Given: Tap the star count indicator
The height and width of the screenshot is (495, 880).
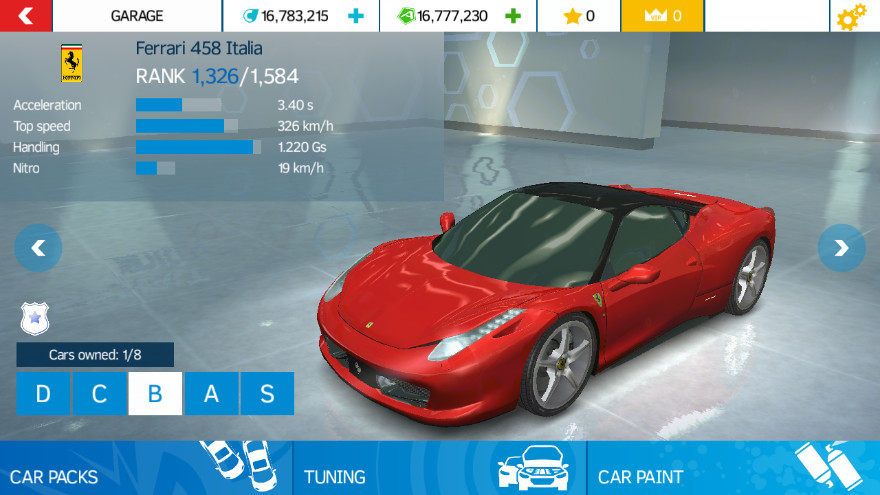Looking at the screenshot, I should click(579, 16).
